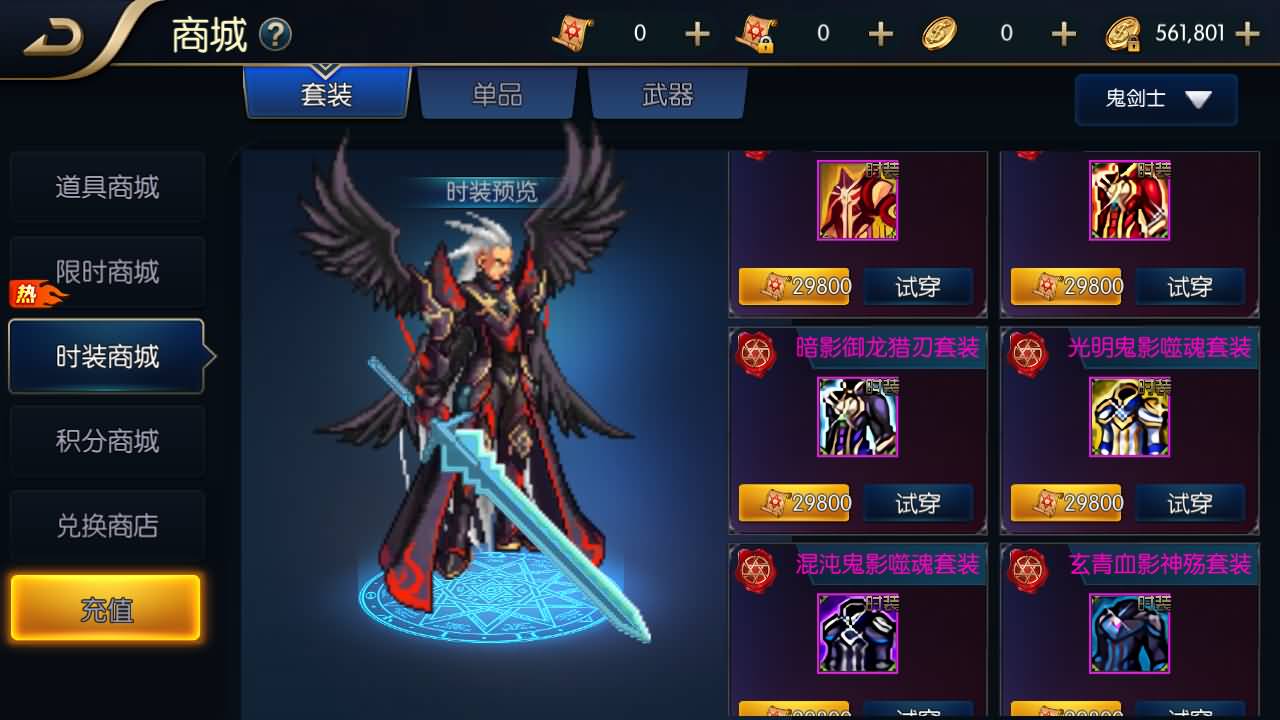
Task: Switch to the 武器 tab
Action: tap(668, 94)
